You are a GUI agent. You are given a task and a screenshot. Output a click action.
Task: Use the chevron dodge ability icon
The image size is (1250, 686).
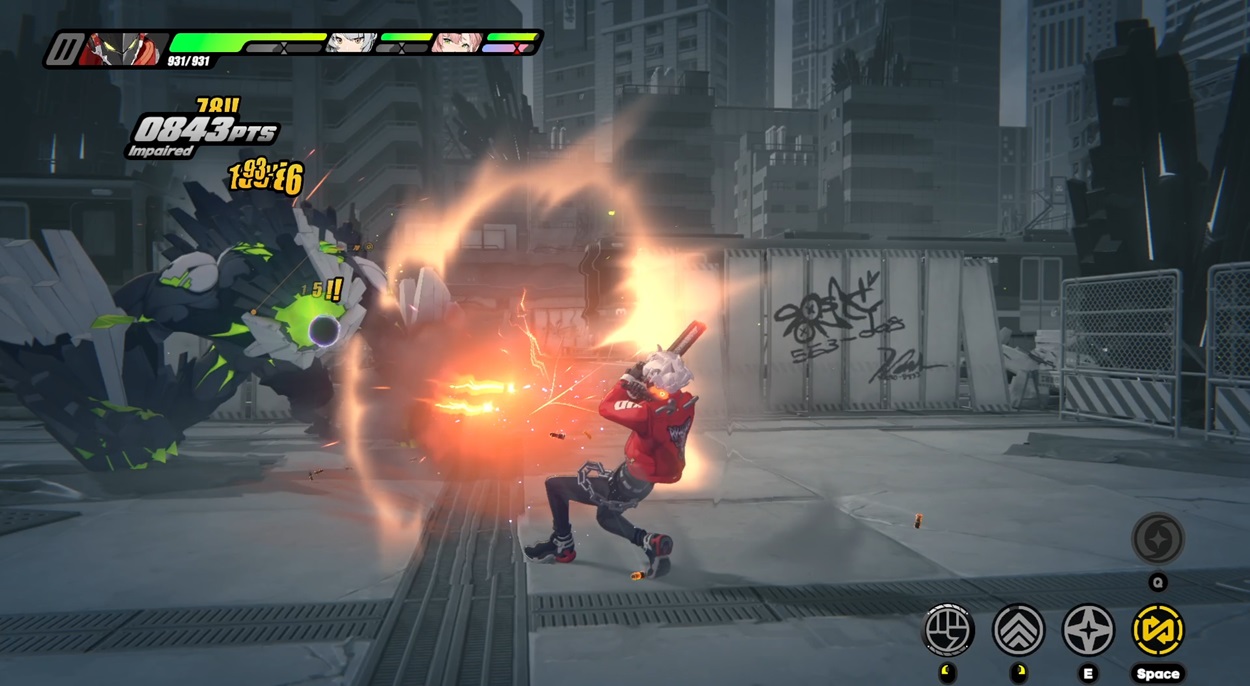pos(1018,630)
